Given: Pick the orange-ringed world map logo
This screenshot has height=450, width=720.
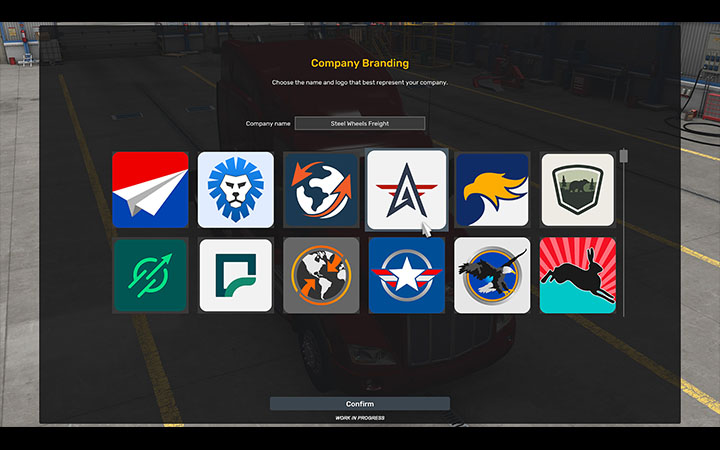Looking at the screenshot, I should pyautogui.click(x=321, y=275).
